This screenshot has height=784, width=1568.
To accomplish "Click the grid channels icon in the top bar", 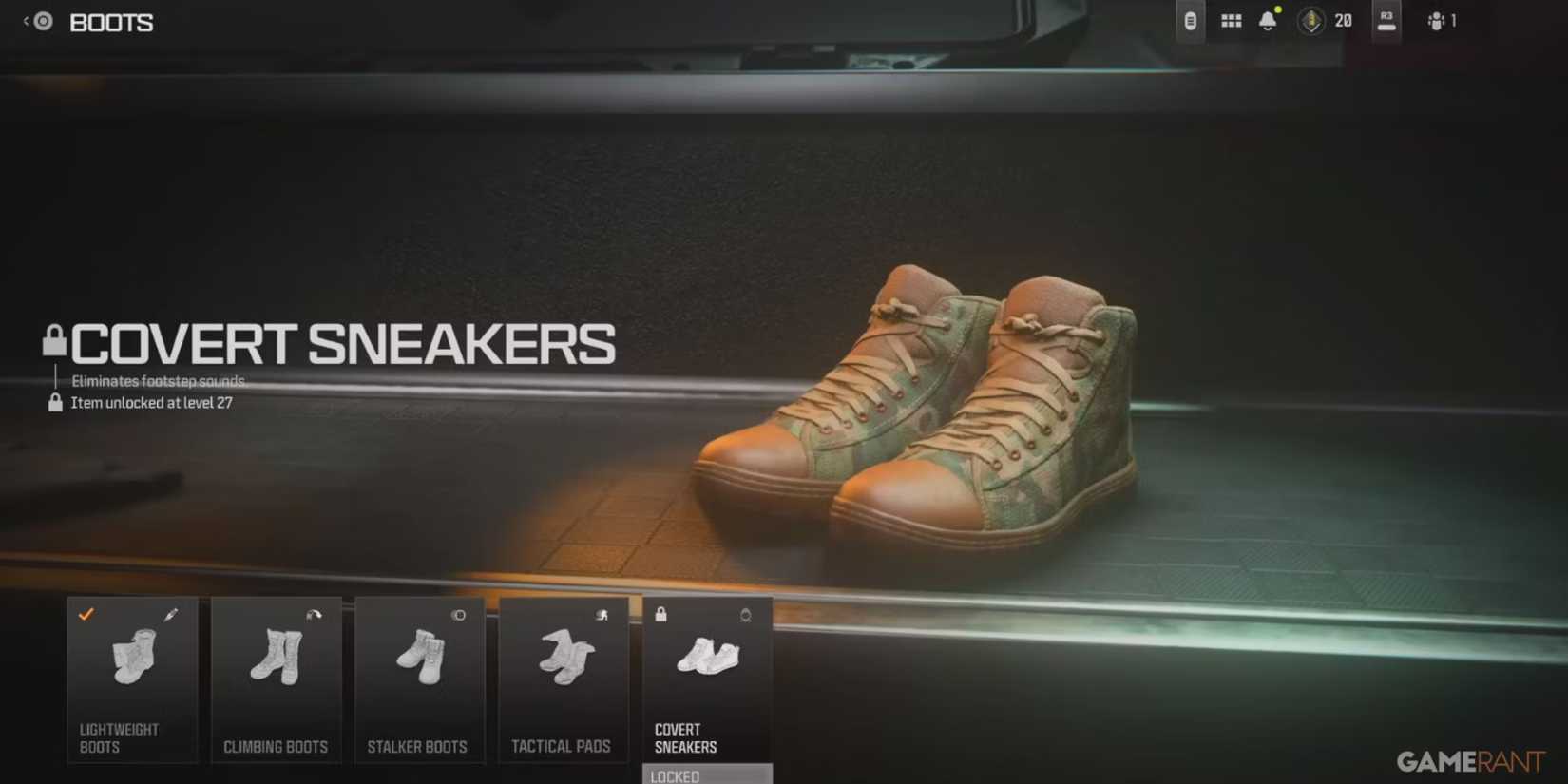I will click(1230, 20).
